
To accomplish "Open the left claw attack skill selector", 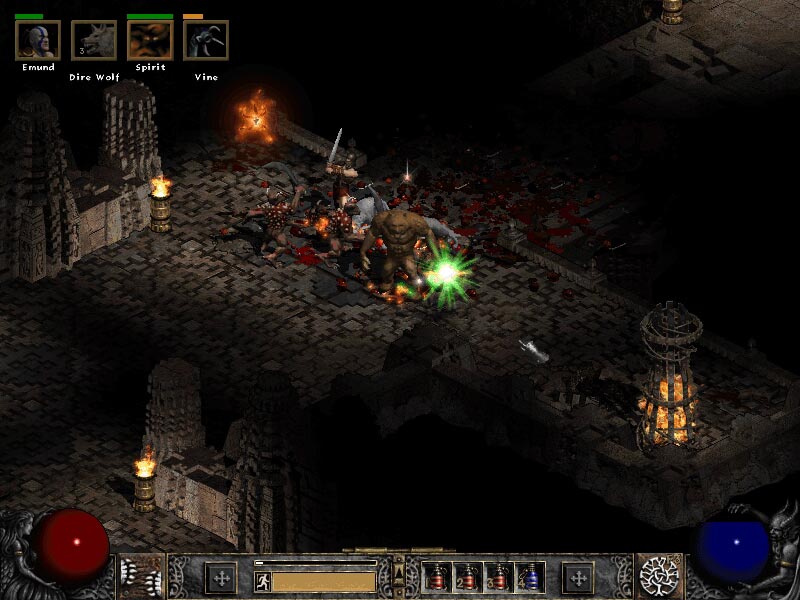I will (139, 576).
